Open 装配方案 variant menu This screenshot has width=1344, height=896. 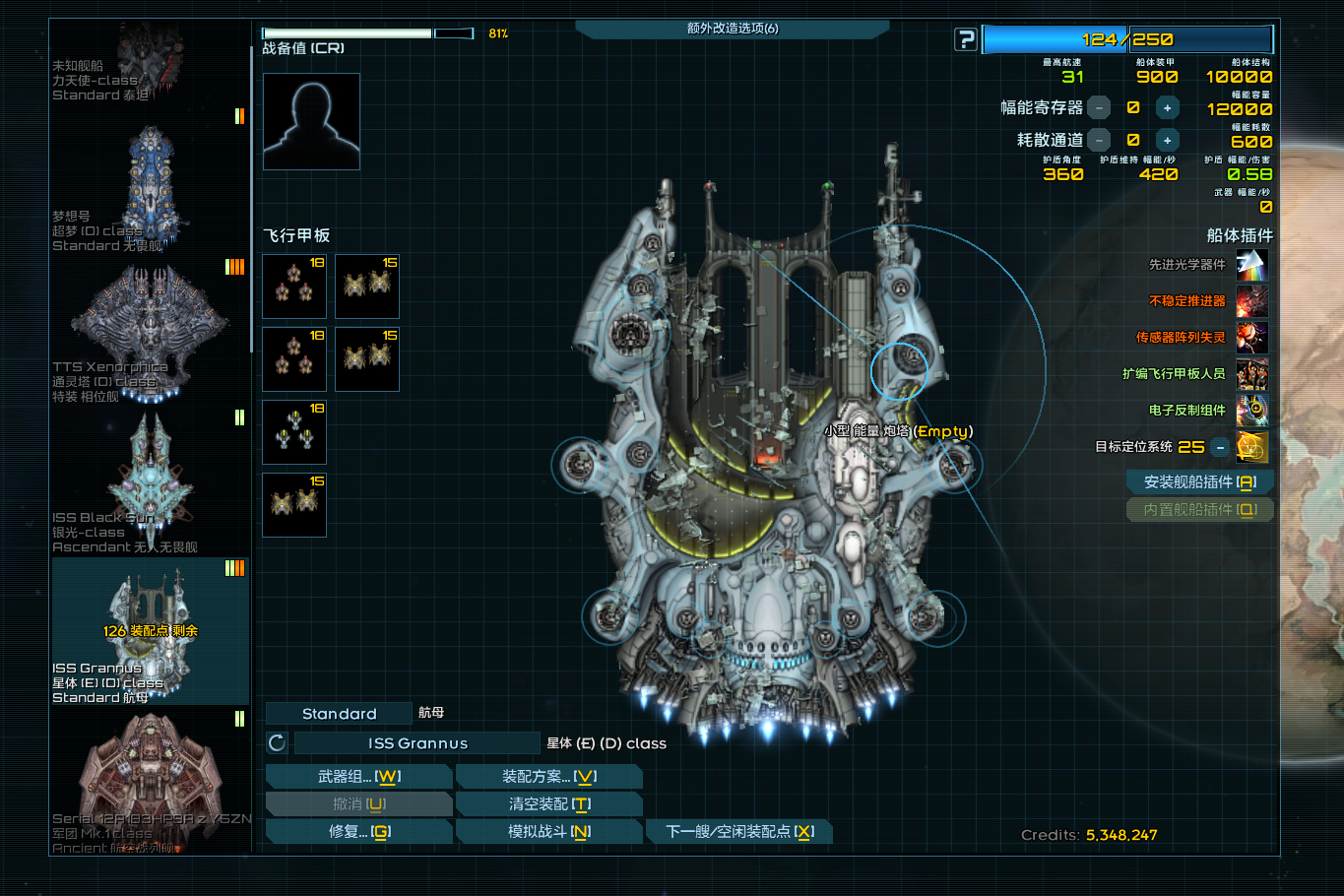click(x=548, y=777)
